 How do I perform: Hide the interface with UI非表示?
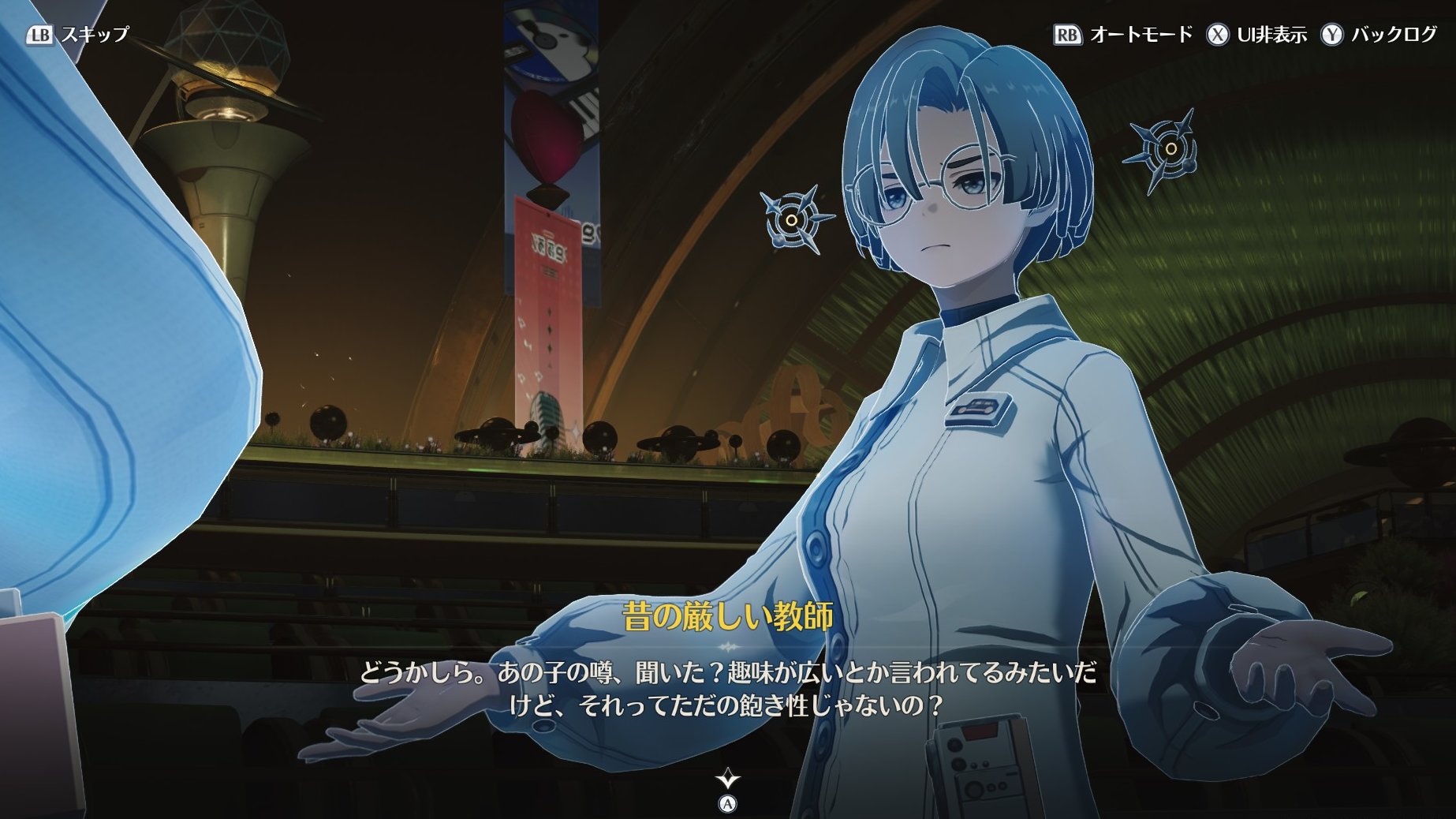pos(1256,35)
